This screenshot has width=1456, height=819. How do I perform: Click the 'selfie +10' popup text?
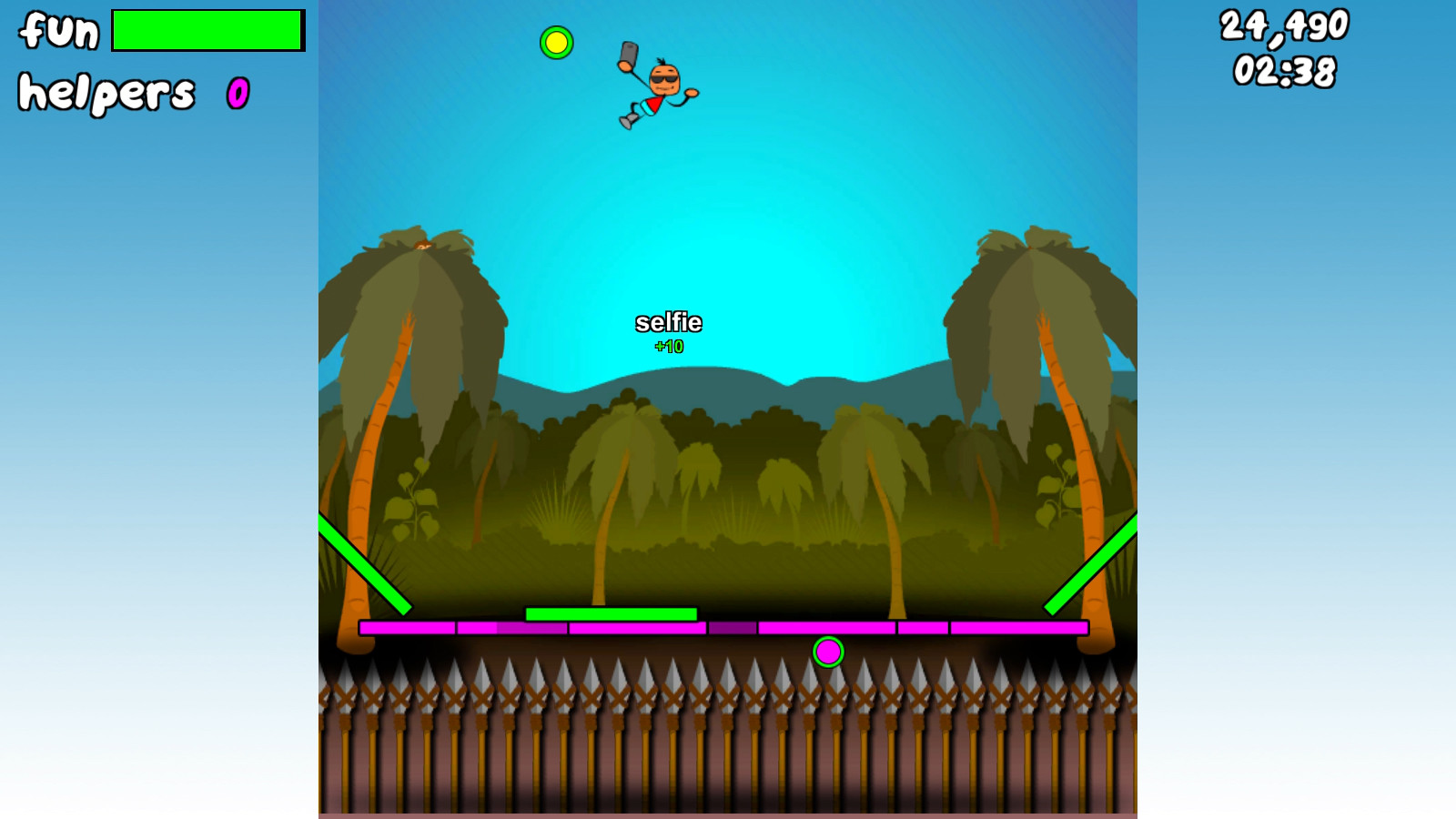670,329
